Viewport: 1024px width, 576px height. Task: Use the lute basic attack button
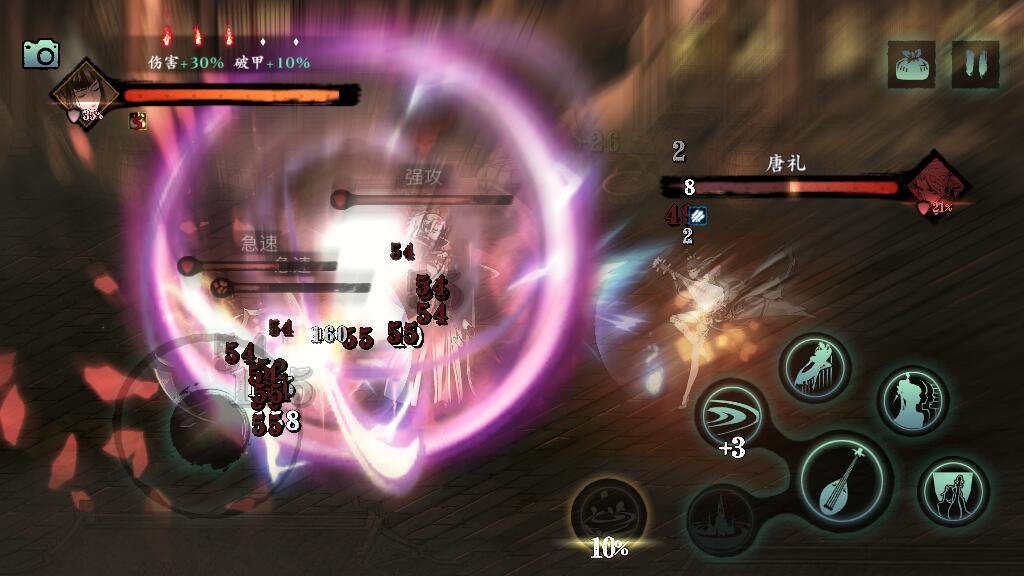843,477
